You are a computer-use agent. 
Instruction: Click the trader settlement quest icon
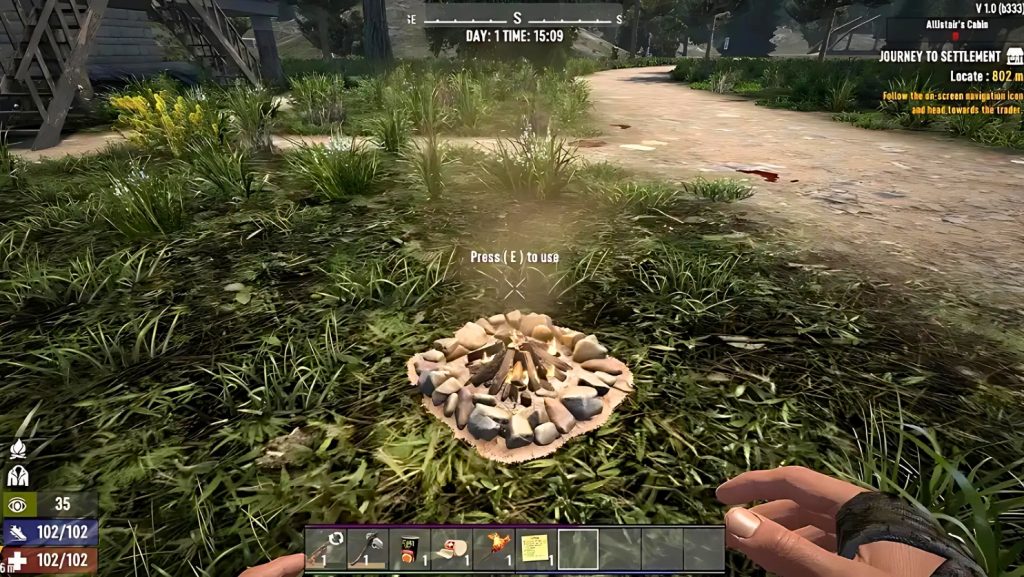coord(1014,57)
